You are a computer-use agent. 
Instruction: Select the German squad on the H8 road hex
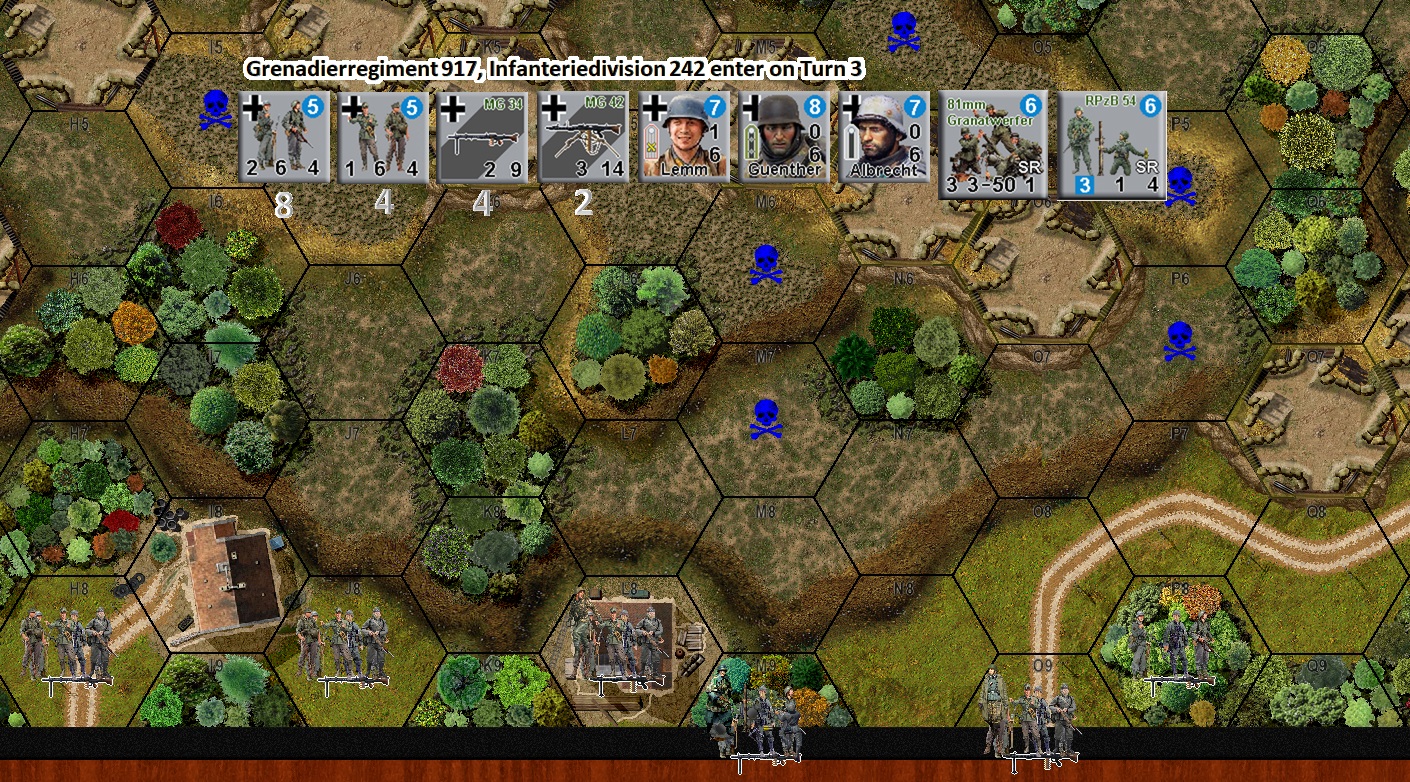[x=69, y=646]
